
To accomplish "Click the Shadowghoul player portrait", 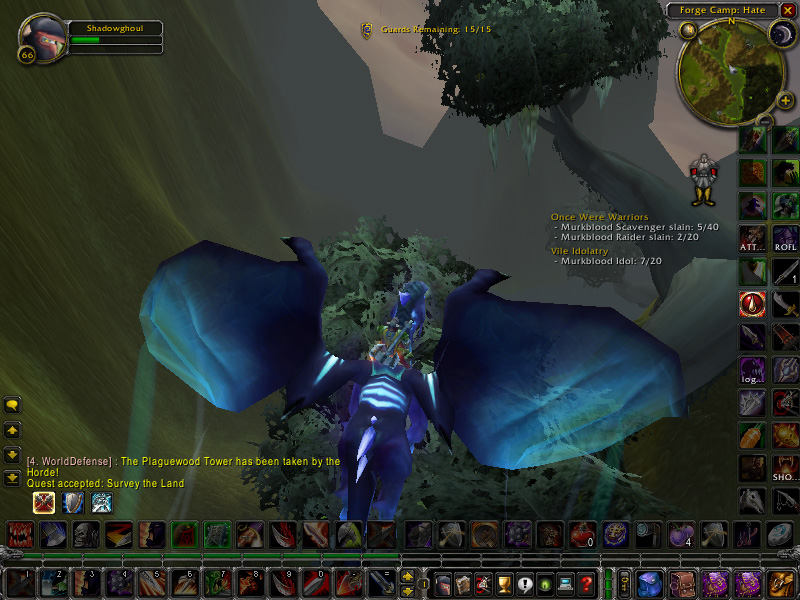I will click(42, 36).
